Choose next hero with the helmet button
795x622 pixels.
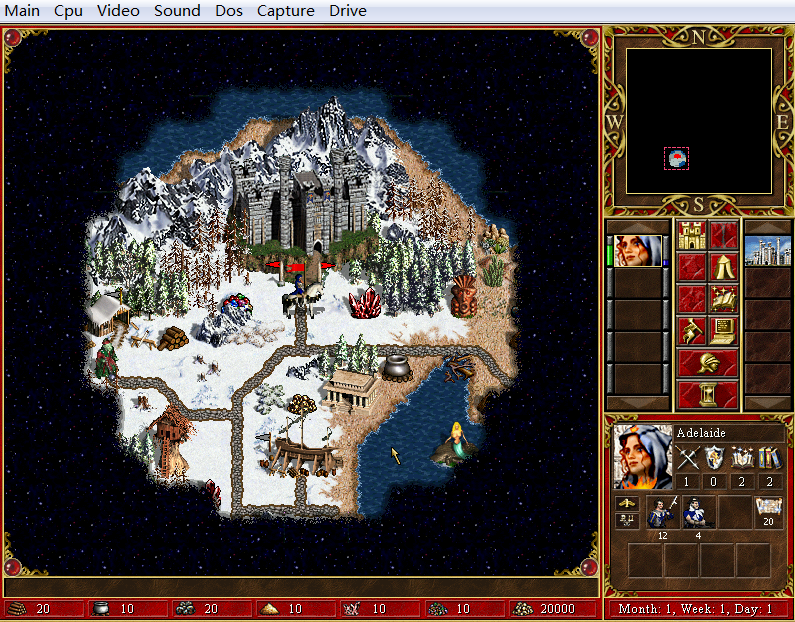(708, 362)
